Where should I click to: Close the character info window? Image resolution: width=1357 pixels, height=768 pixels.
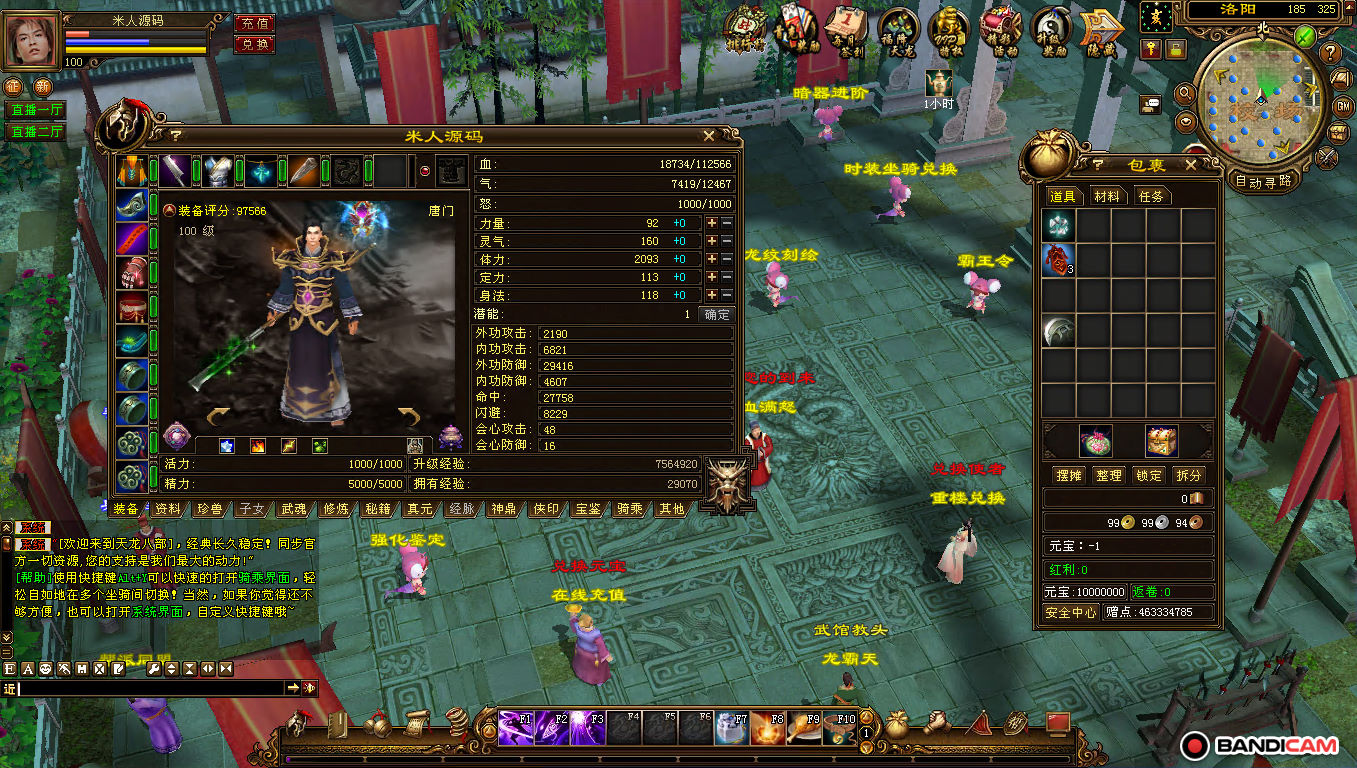click(x=709, y=136)
